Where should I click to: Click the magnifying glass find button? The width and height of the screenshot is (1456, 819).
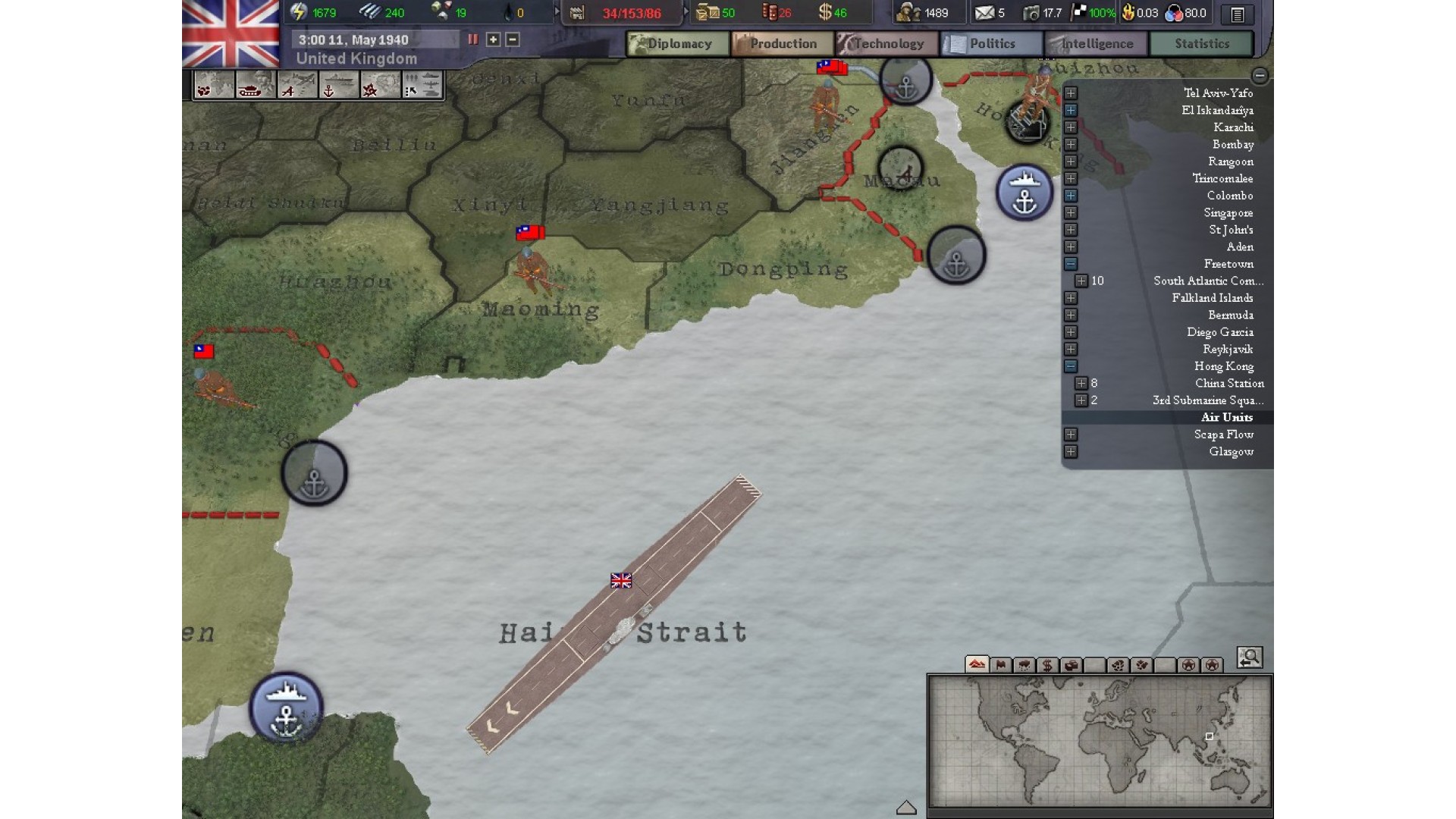pyautogui.click(x=1249, y=657)
